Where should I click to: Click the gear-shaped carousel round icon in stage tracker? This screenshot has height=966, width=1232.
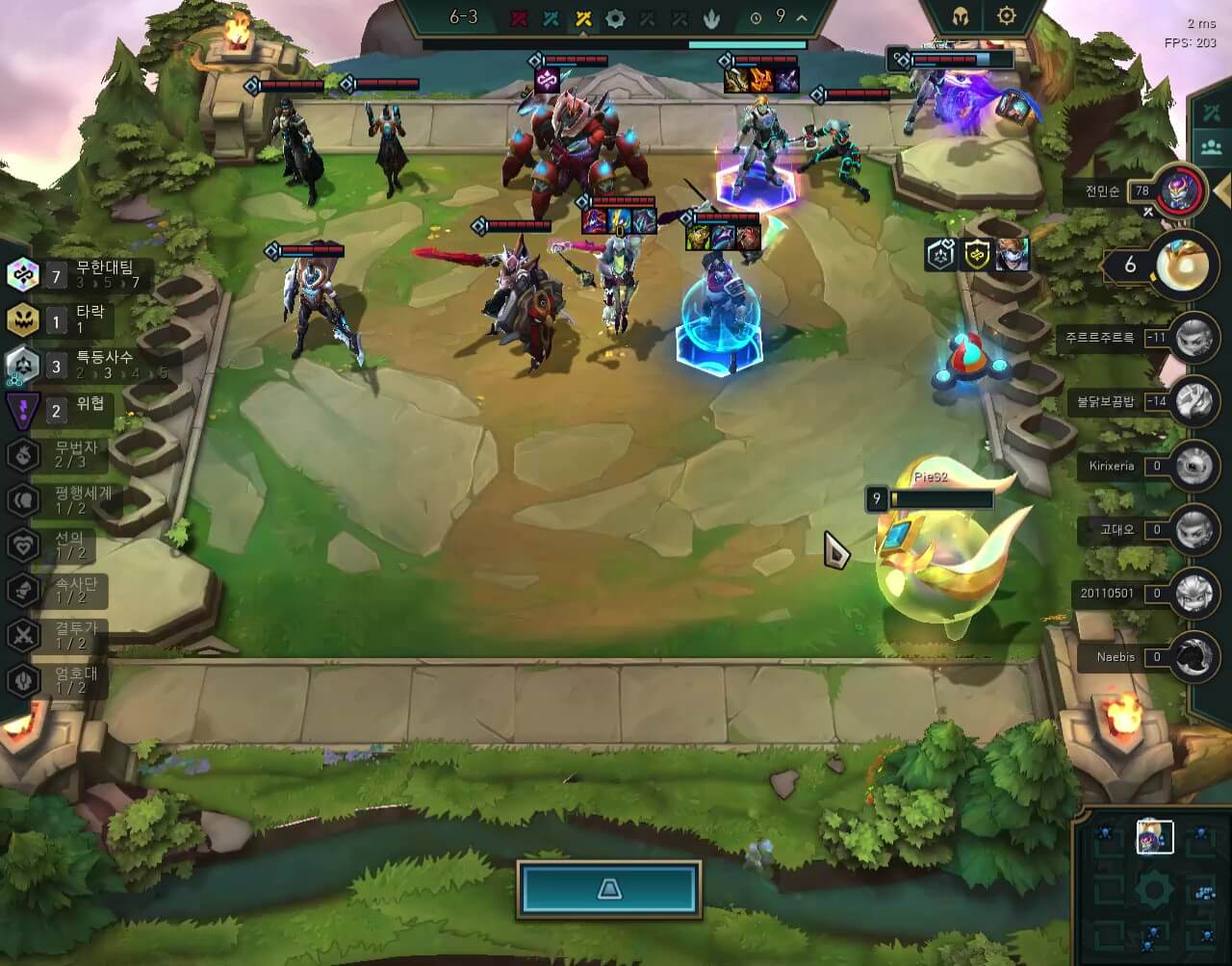(616, 16)
